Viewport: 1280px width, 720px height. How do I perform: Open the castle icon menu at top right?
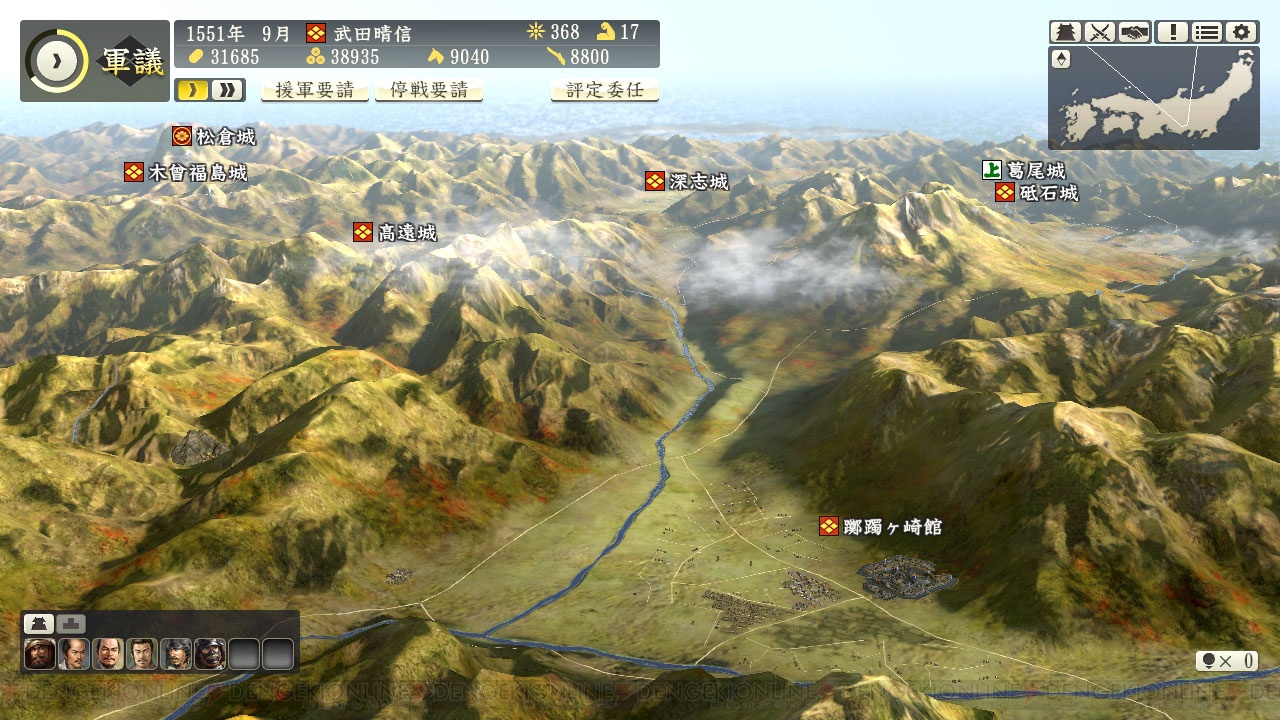click(1065, 32)
